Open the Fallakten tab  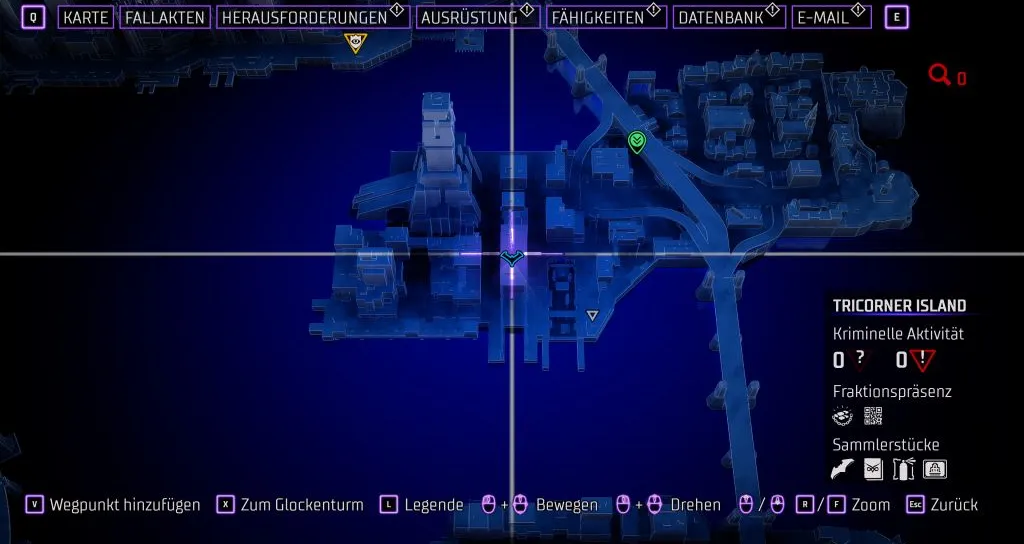click(x=166, y=17)
